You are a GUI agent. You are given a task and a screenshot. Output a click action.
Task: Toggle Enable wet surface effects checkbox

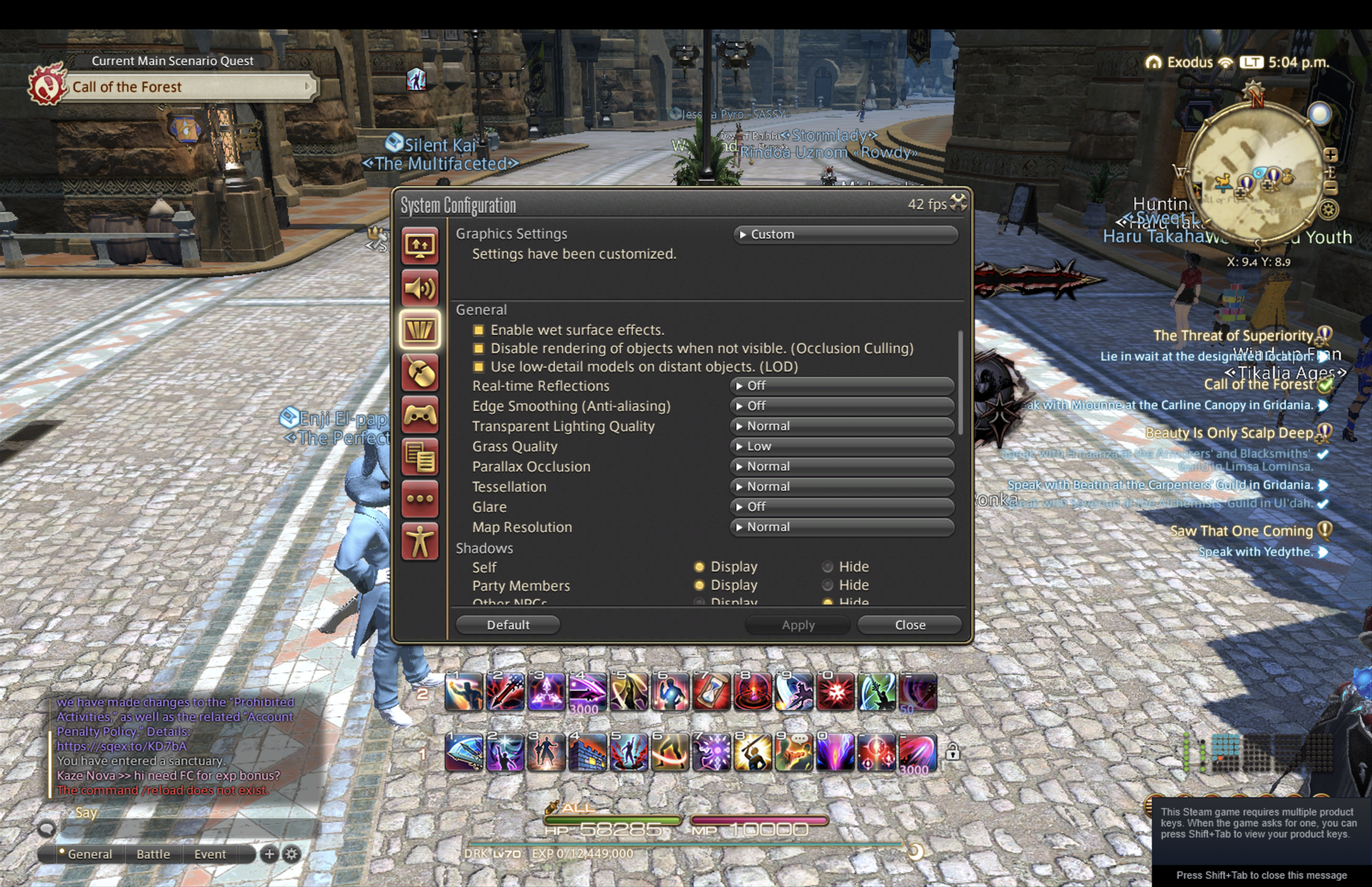(479, 330)
